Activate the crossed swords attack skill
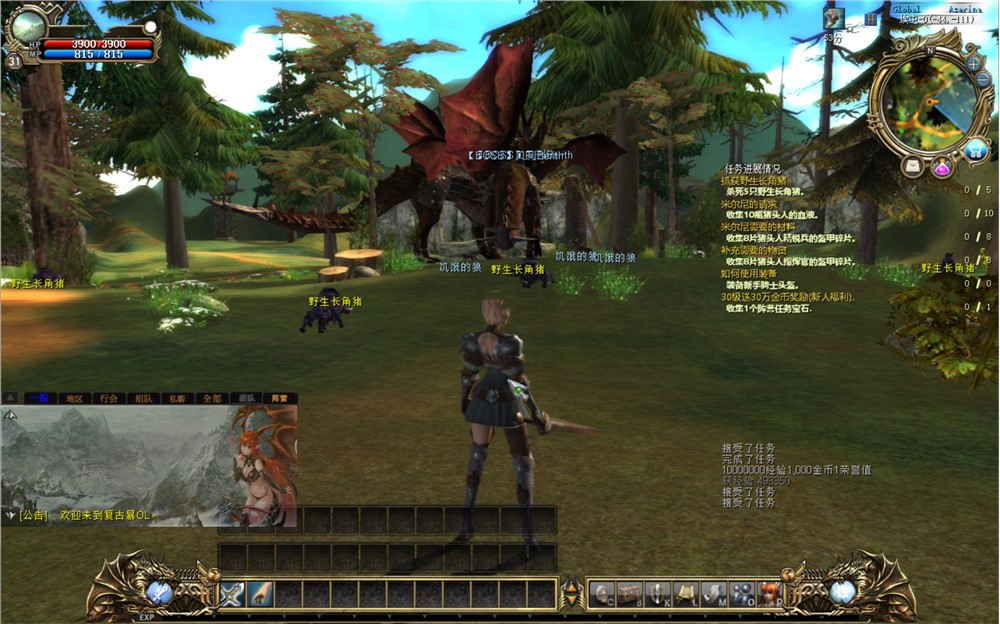 coord(232,593)
